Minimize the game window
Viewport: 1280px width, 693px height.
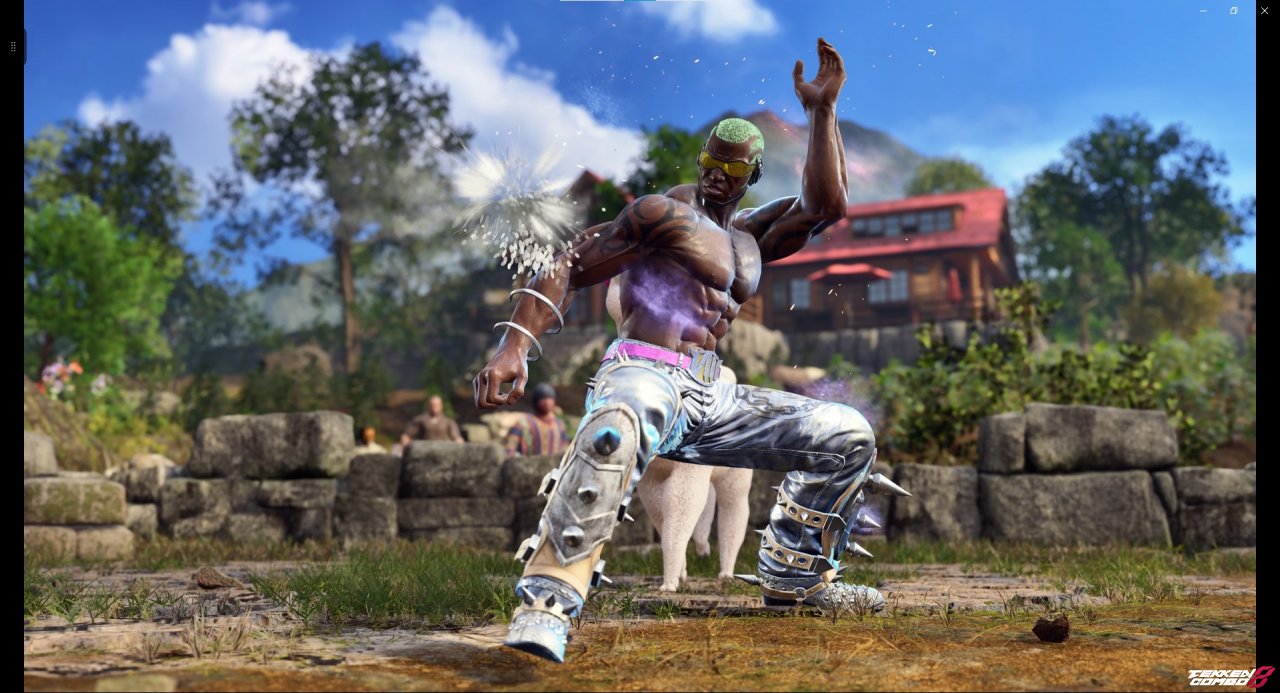click(1203, 10)
